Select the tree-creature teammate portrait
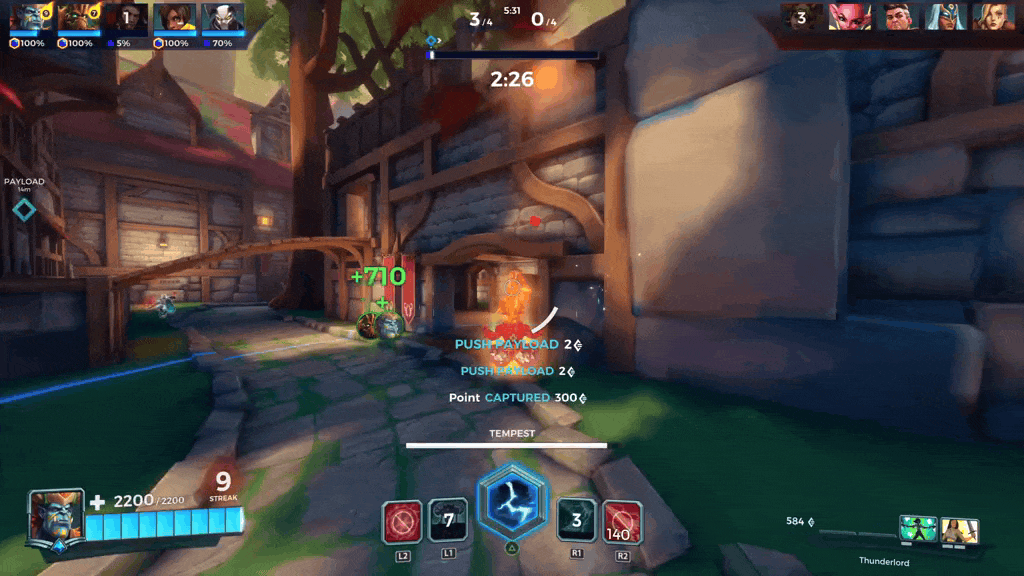The height and width of the screenshot is (576, 1024). click(x=78, y=18)
